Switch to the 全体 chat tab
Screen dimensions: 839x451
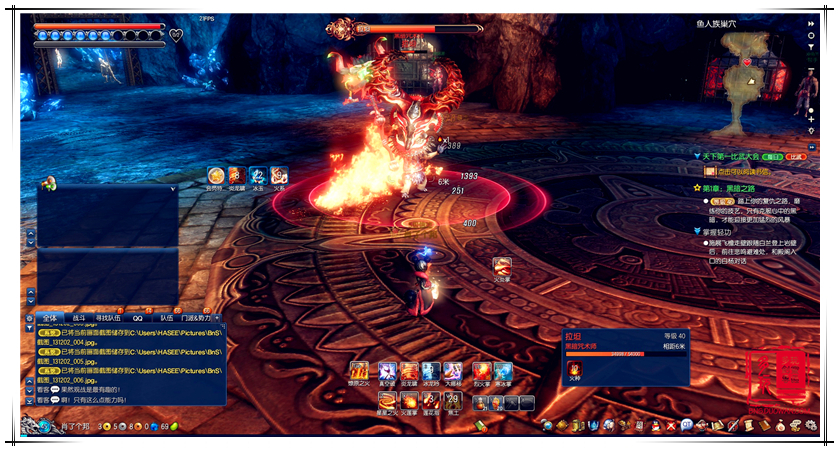coord(51,318)
